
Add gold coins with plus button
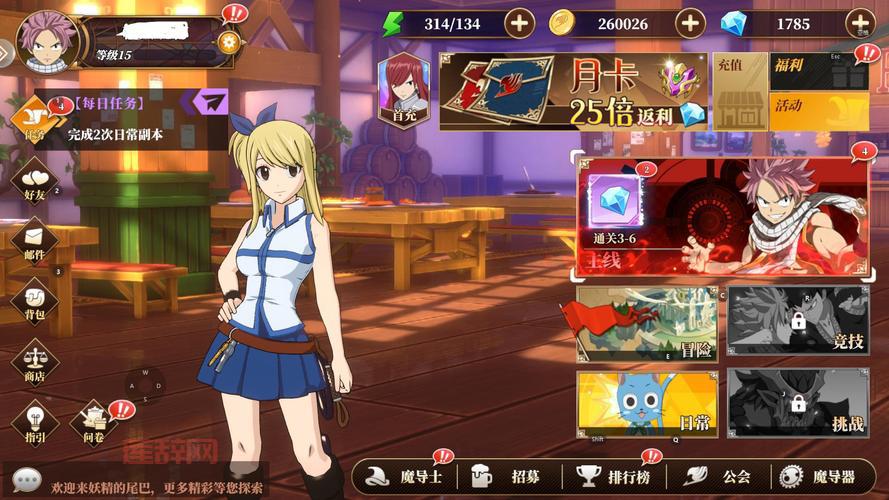(690, 23)
